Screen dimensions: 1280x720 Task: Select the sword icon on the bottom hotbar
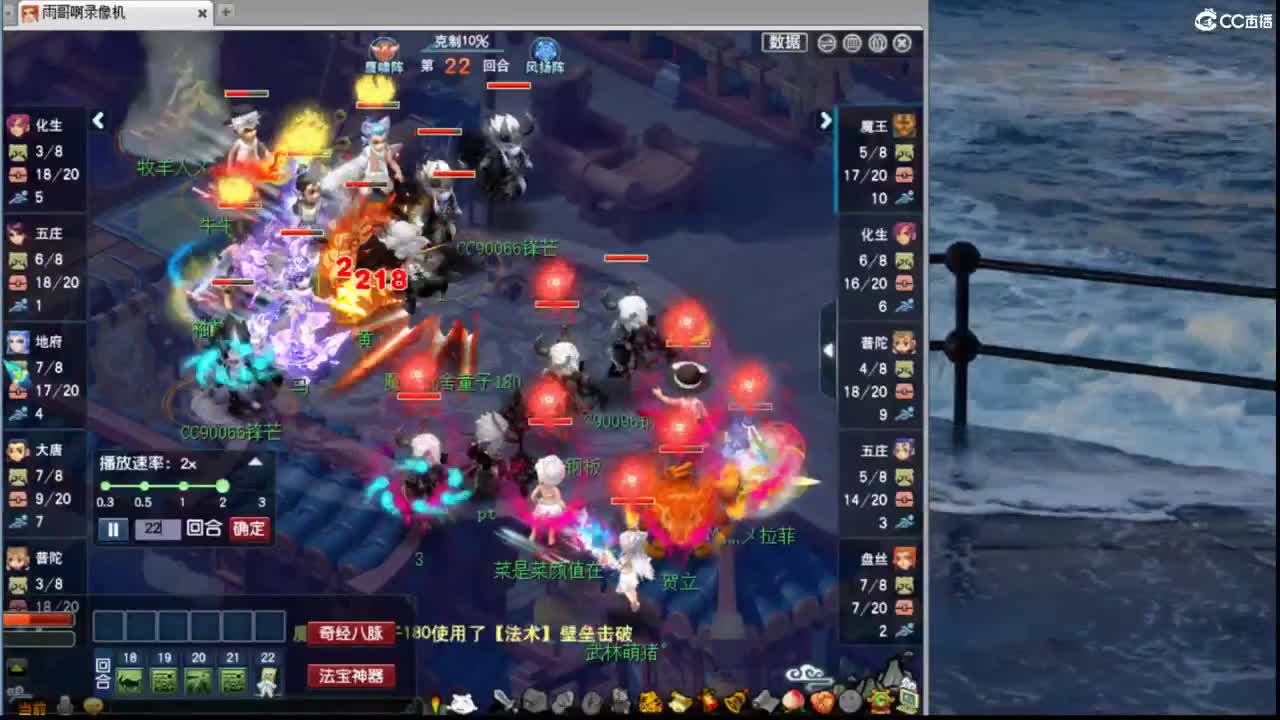point(503,701)
